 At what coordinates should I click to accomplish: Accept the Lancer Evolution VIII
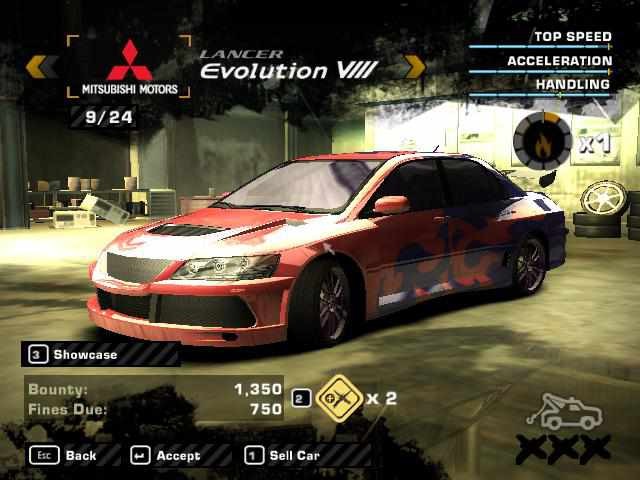[x=166, y=455]
